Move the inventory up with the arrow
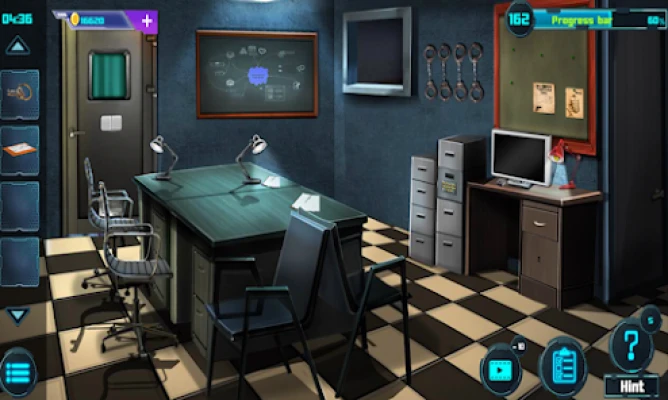 [x=17, y=45]
